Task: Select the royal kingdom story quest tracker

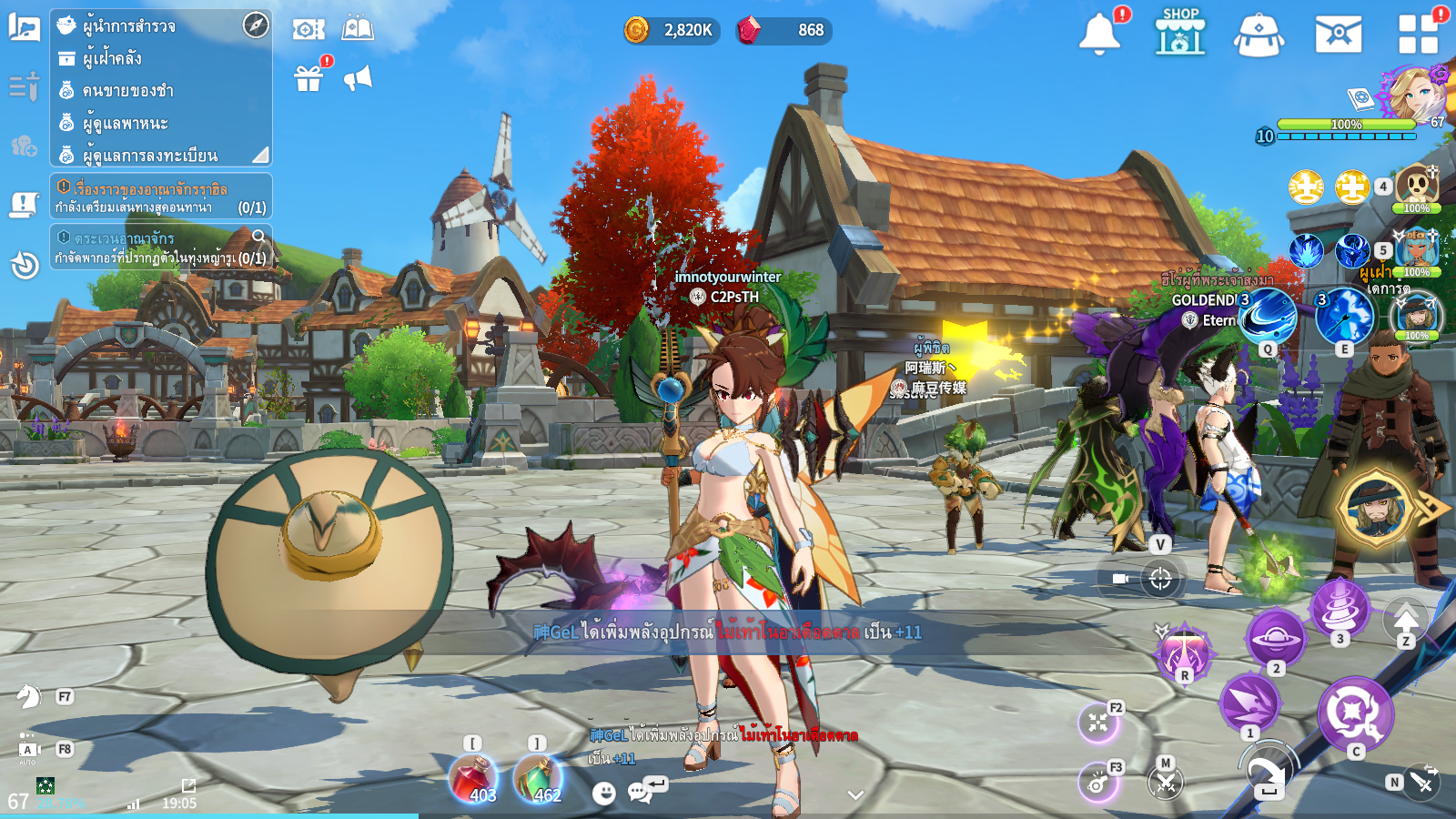Action: coord(161,197)
